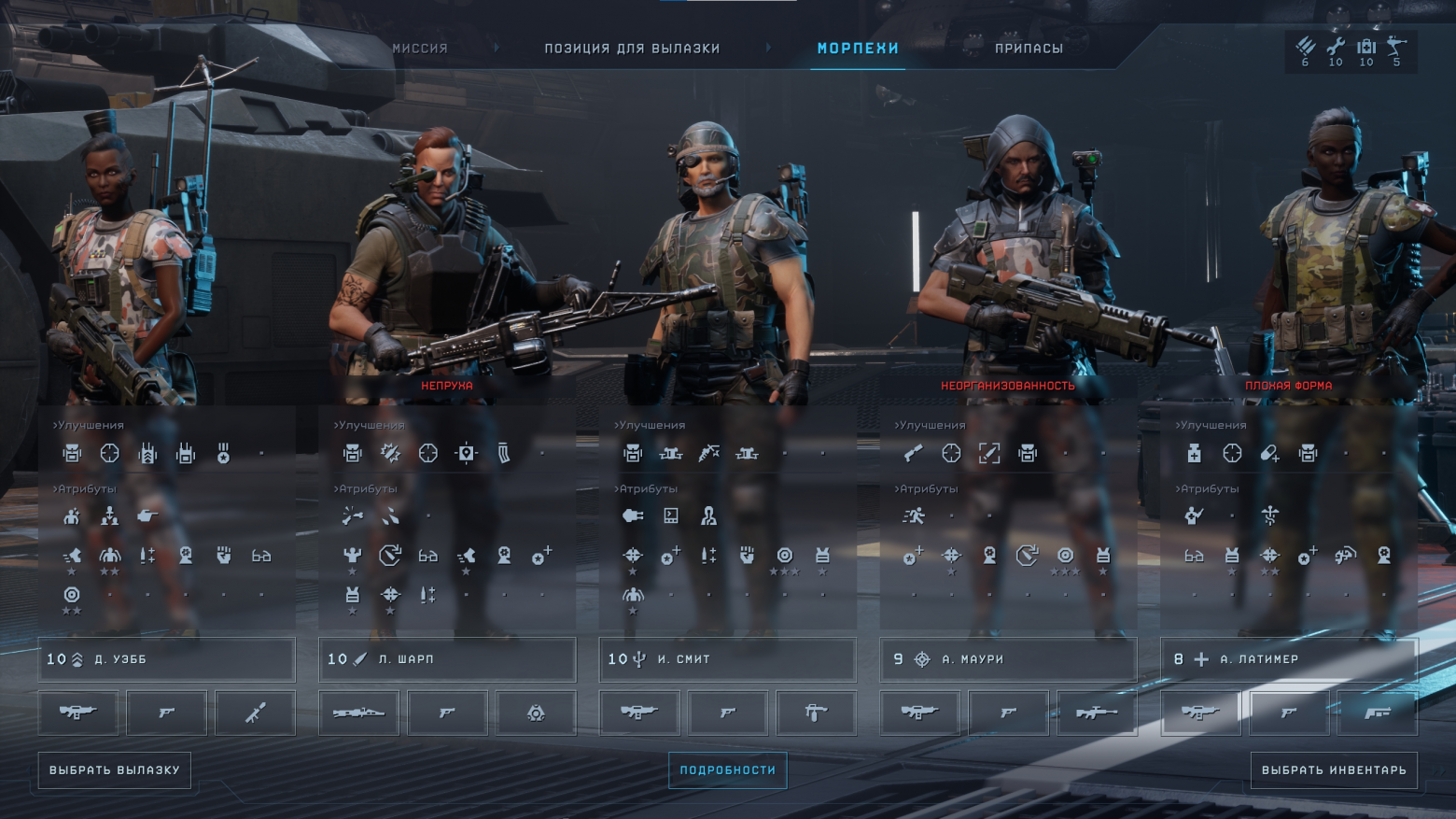Go to the Припасы tab
Screen dimensions: 1456x819
(1029, 49)
